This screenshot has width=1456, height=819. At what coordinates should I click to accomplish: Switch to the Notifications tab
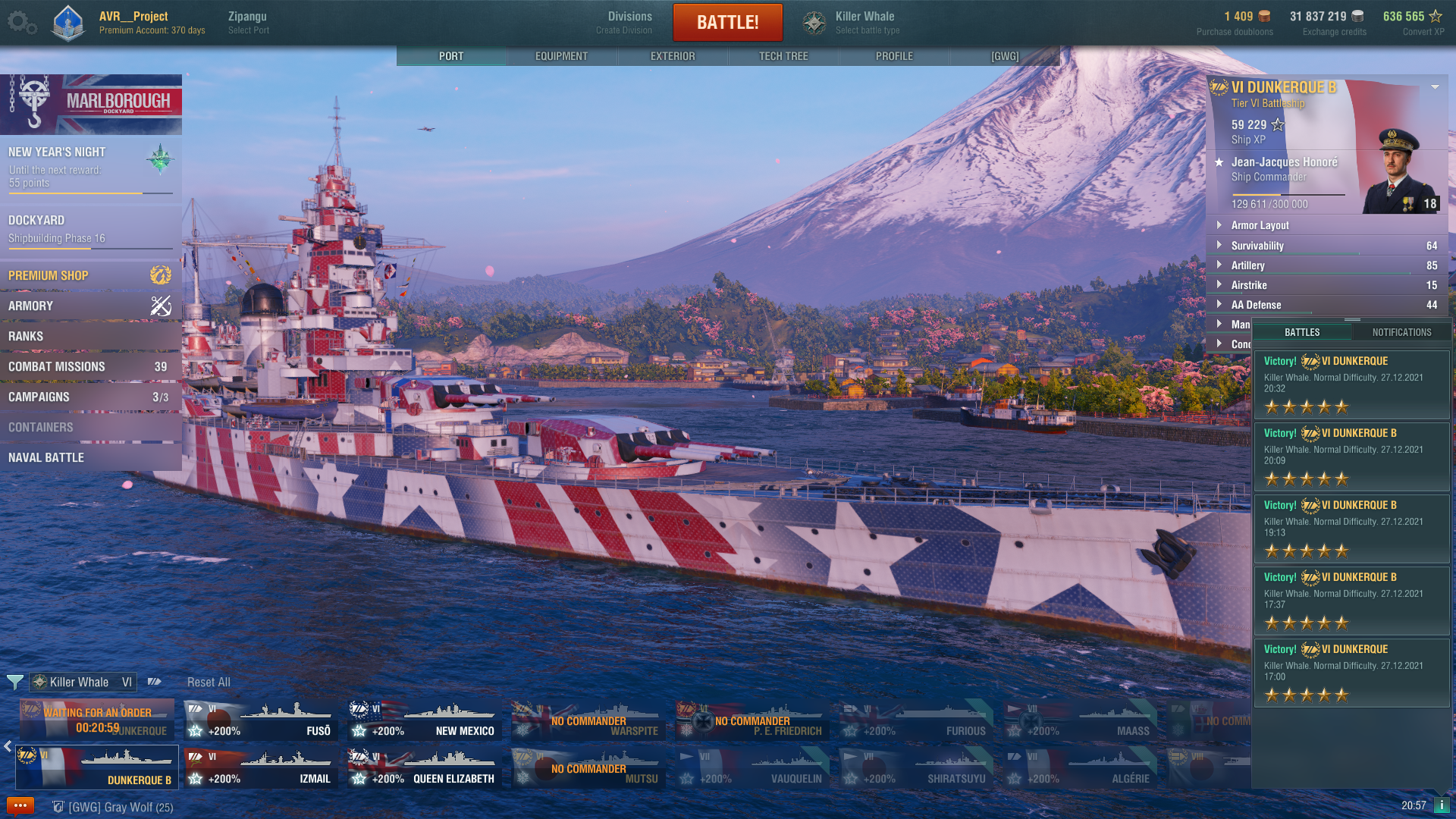[1401, 332]
